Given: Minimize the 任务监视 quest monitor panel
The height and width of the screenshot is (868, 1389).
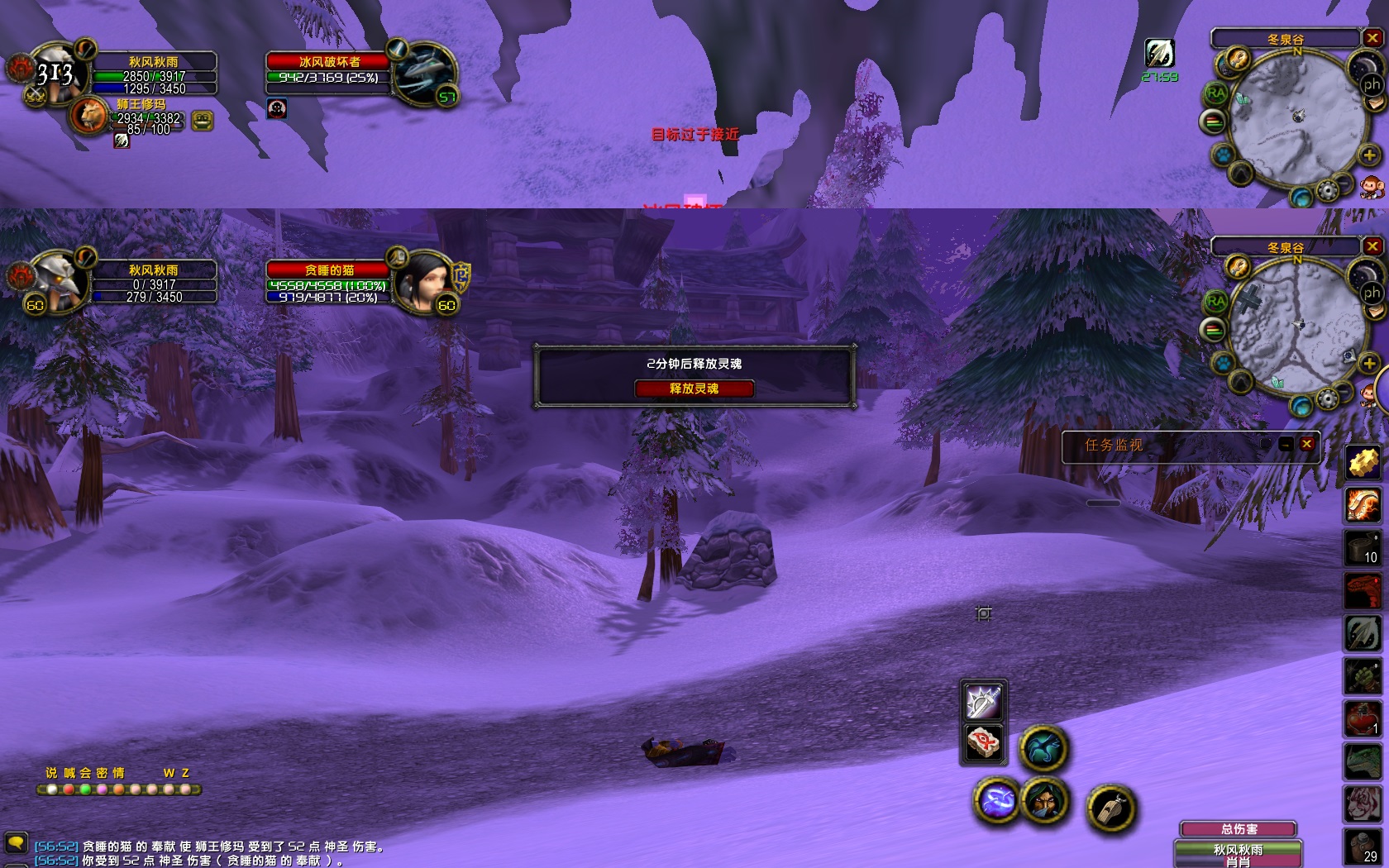Looking at the screenshot, I should [1286, 445].
